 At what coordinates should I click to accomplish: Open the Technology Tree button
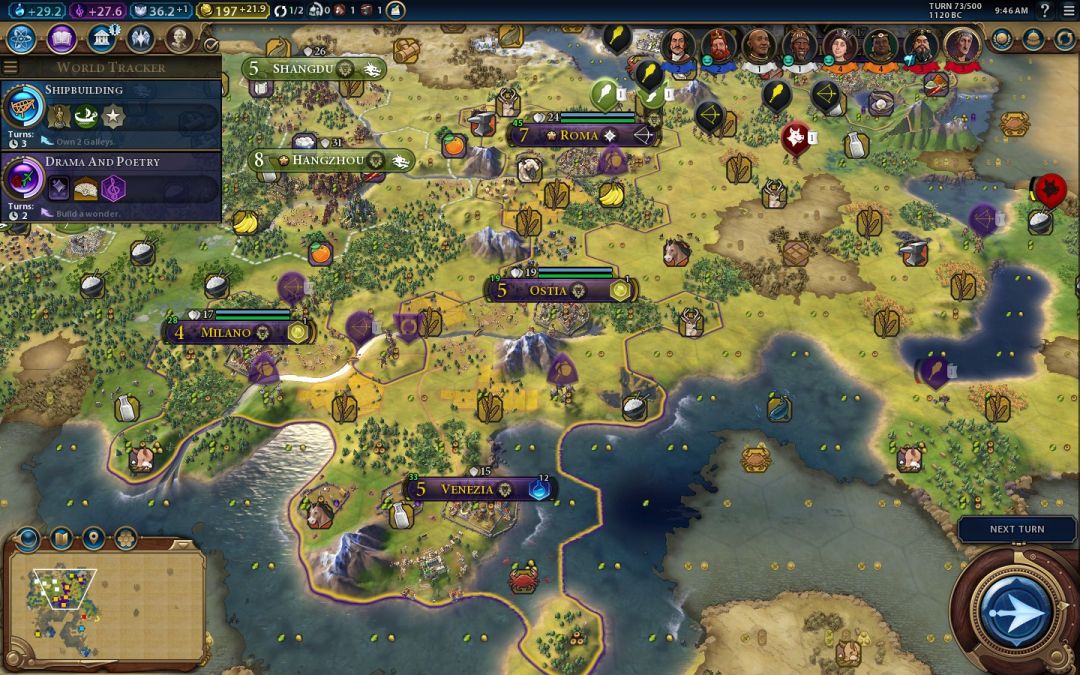22,39
